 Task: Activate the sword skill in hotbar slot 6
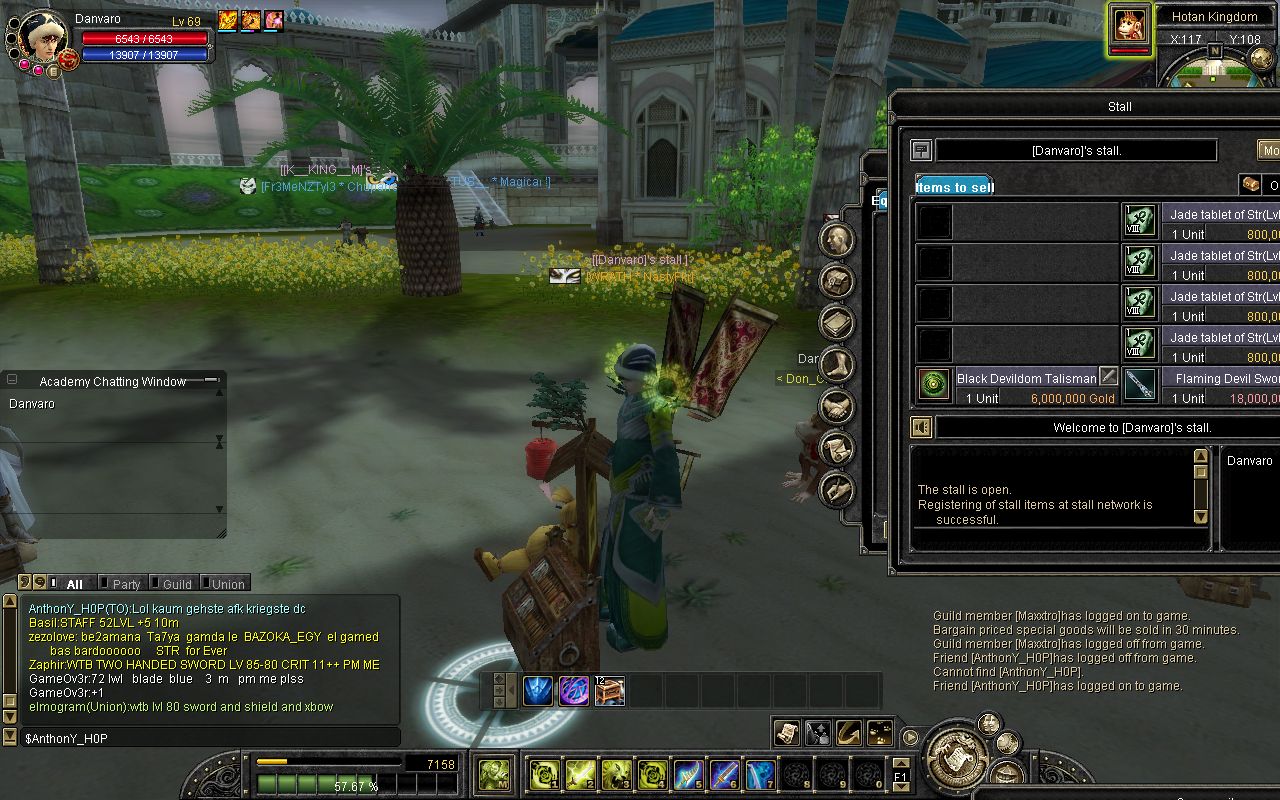(724, 774)
